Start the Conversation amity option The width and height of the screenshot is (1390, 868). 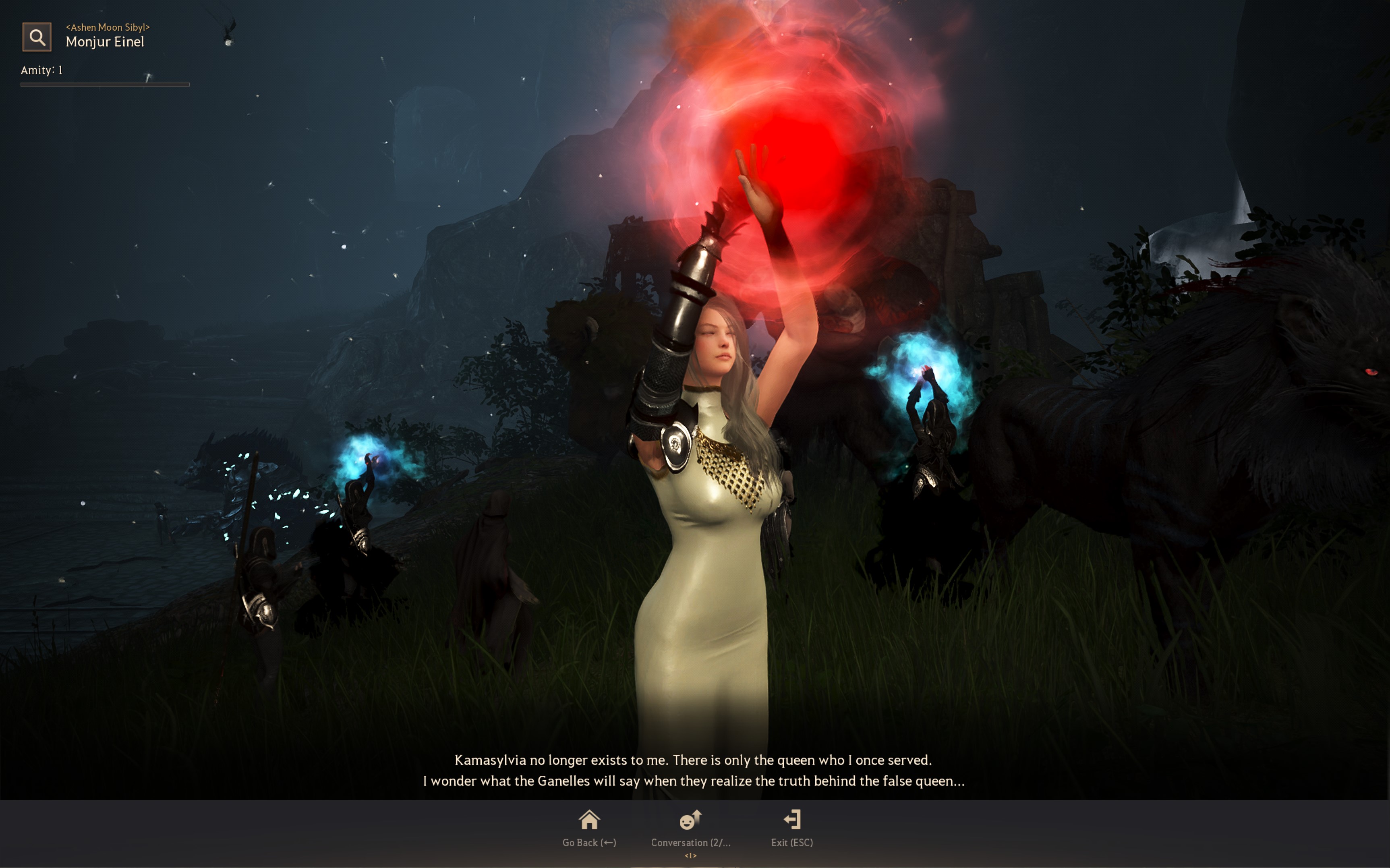point(690,827)
